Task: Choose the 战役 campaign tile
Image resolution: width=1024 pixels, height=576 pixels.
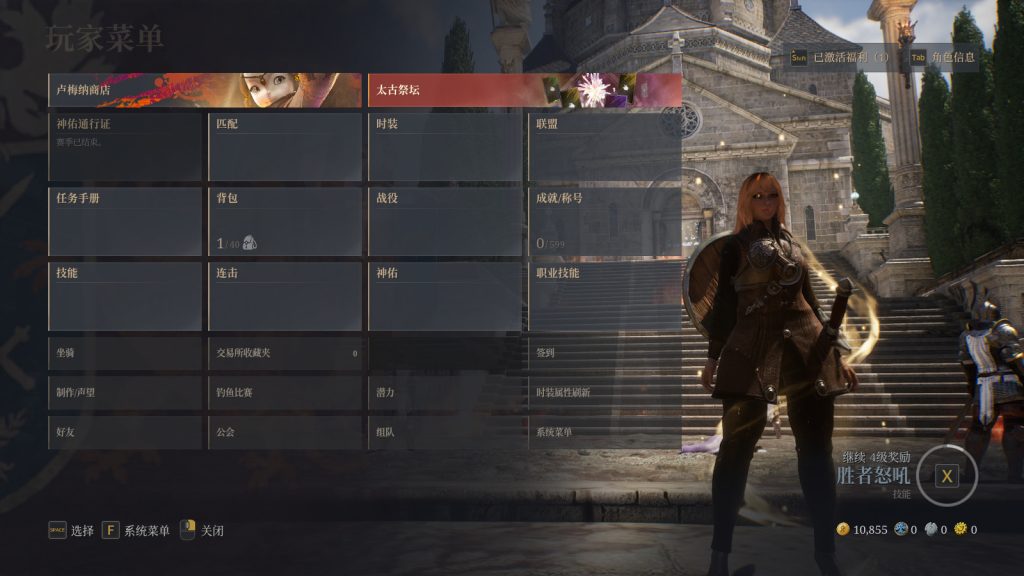Action: (x=445, y=220)
